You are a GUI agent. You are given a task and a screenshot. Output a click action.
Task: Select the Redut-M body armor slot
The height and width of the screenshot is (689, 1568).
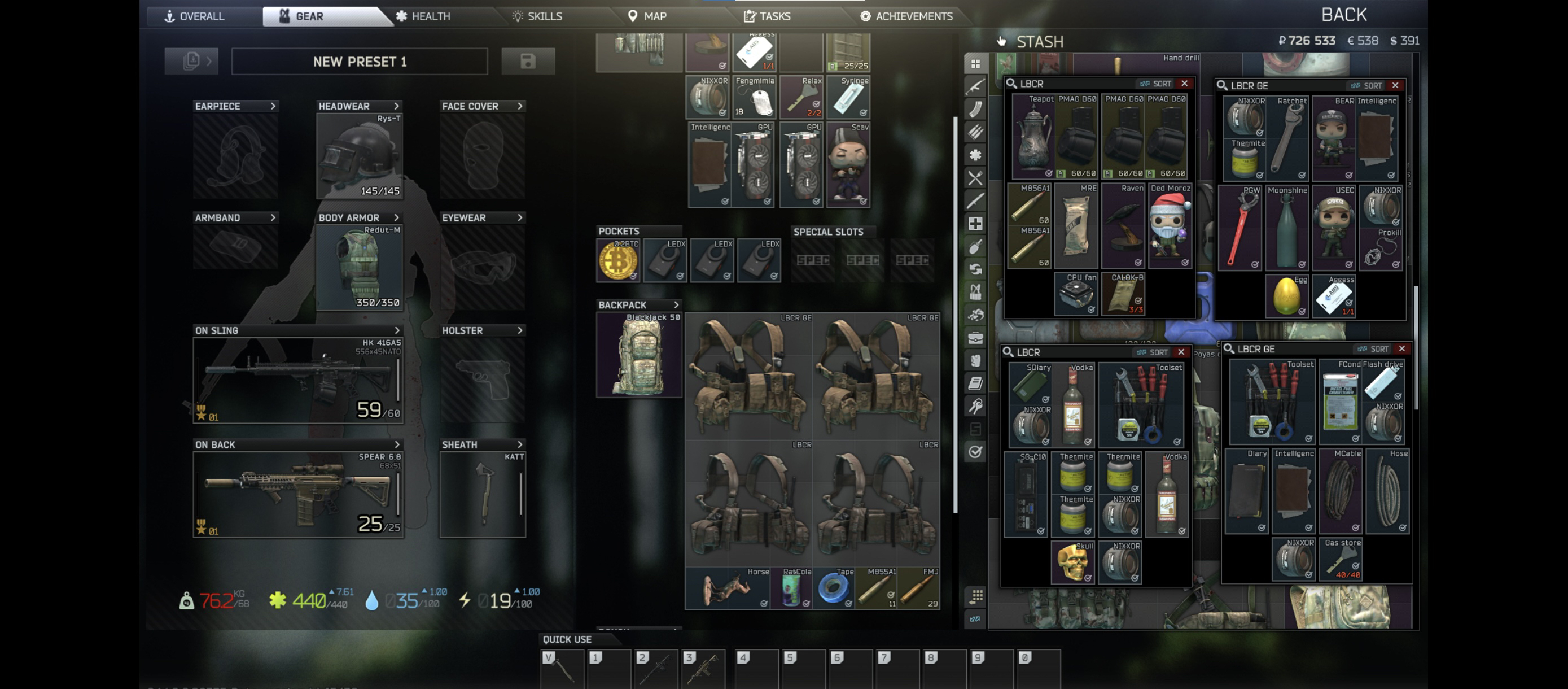coord(359,268)
